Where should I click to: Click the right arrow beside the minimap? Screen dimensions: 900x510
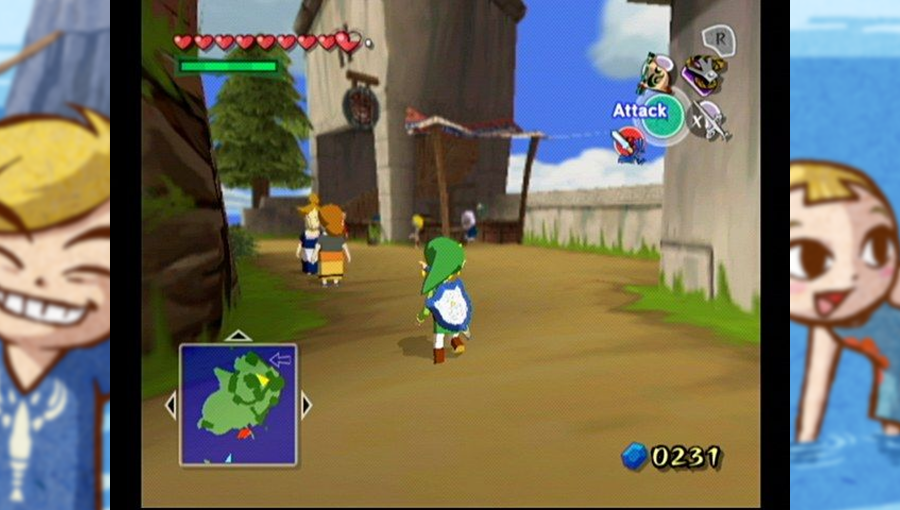pos(306,405)
